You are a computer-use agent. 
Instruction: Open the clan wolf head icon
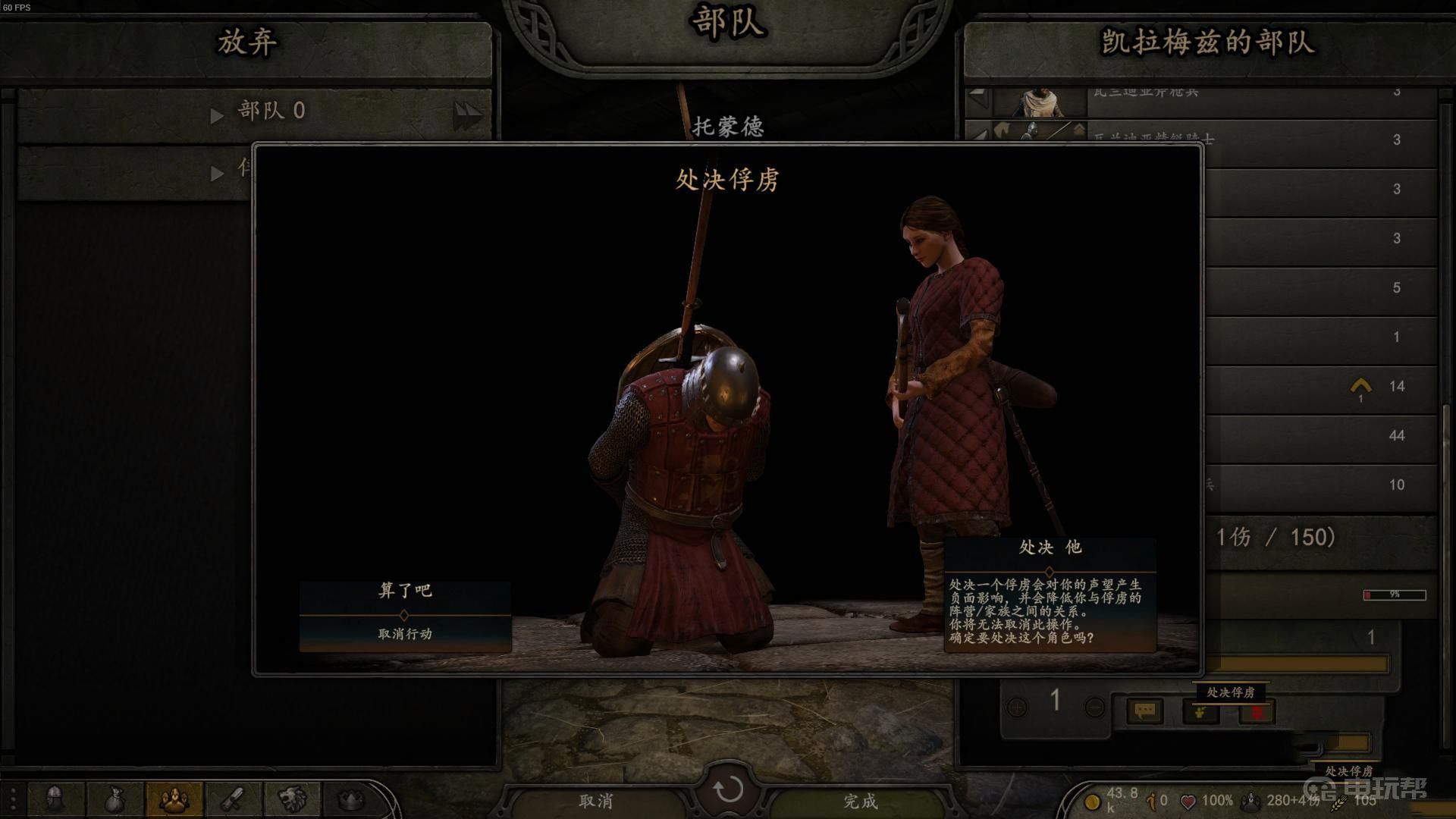tap(291, 799)
